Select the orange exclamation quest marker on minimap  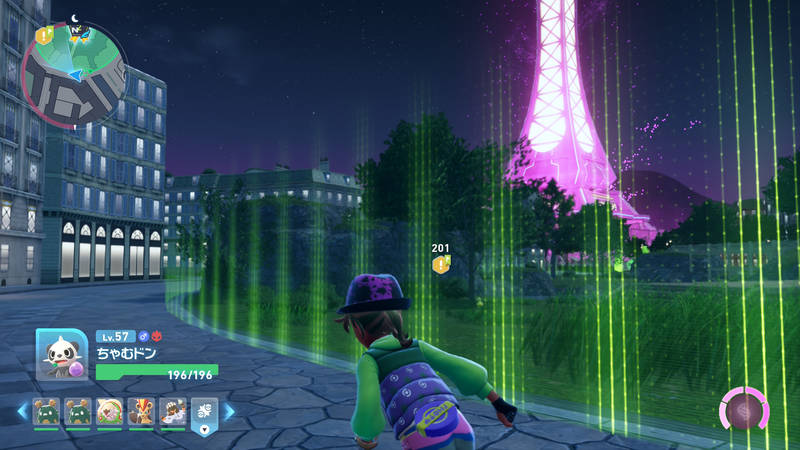coord(44,35)
